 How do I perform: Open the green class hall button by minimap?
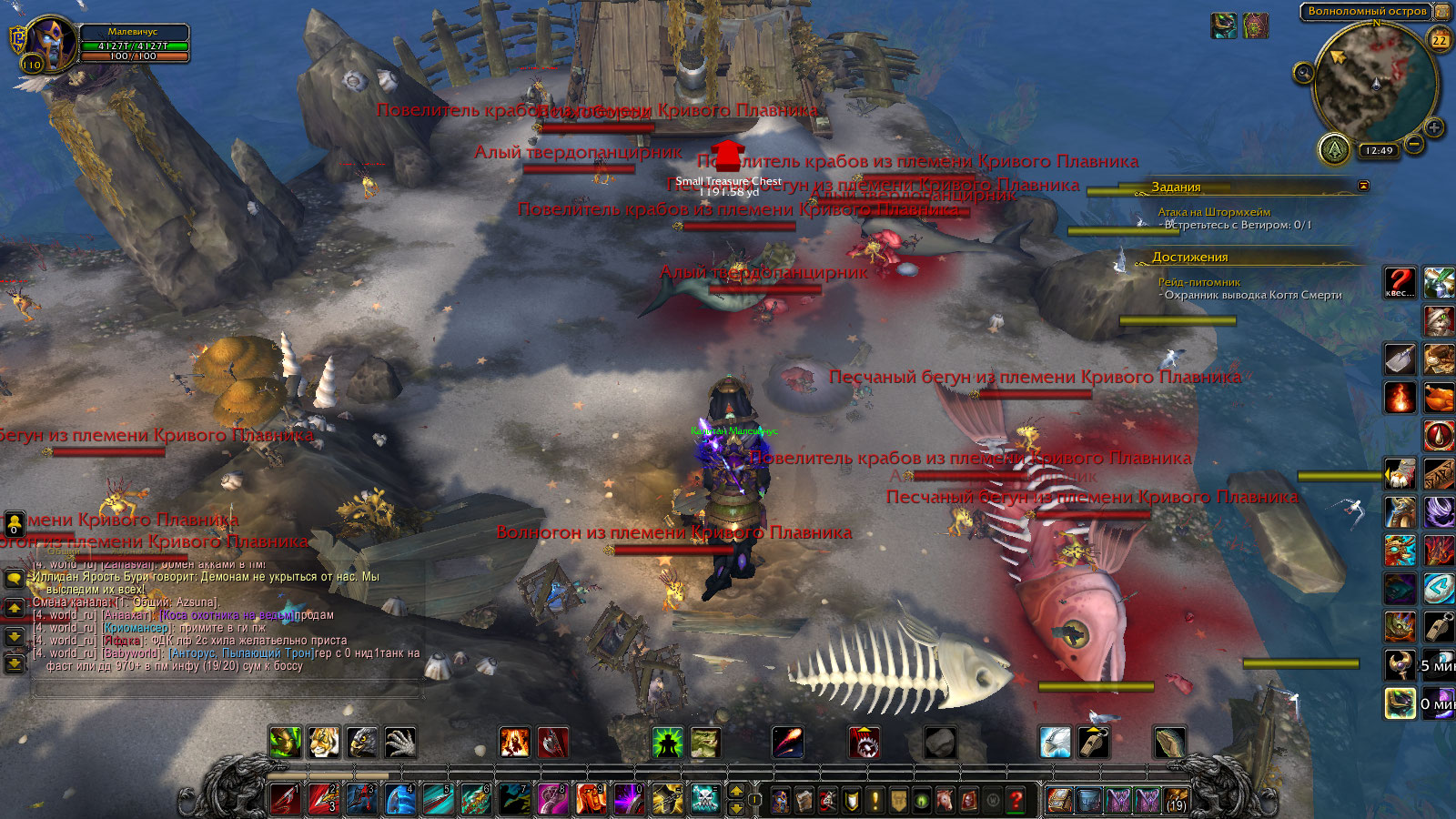pyautogui.click(x=1334, y=149)
